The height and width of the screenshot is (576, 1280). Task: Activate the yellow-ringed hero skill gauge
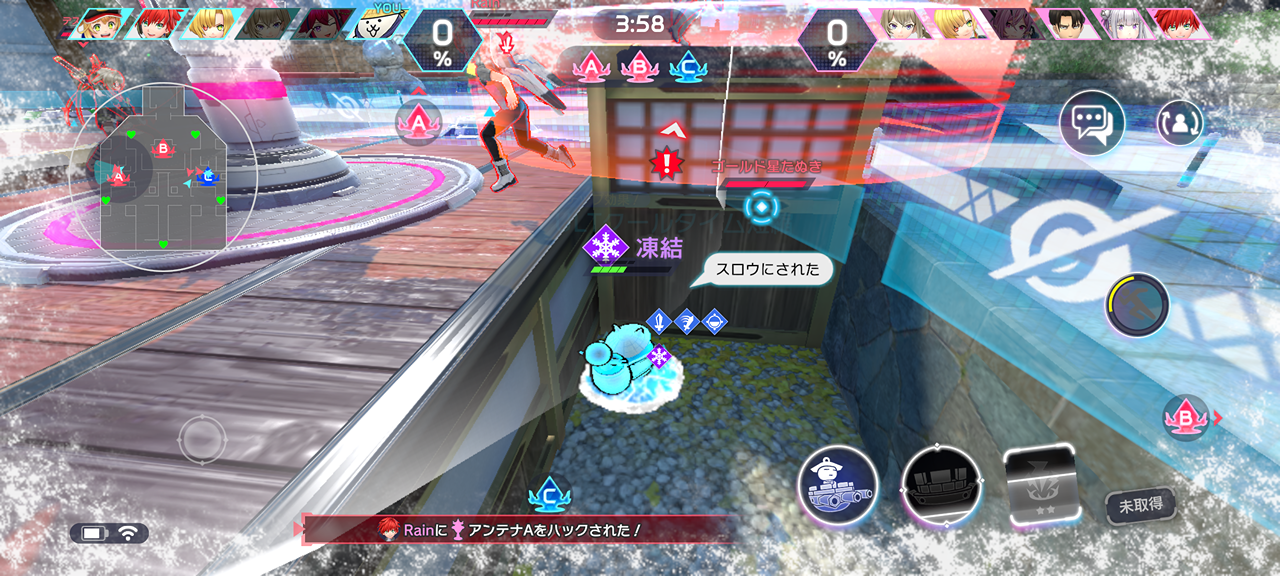pyautogui.click(x=1137, y=305)
